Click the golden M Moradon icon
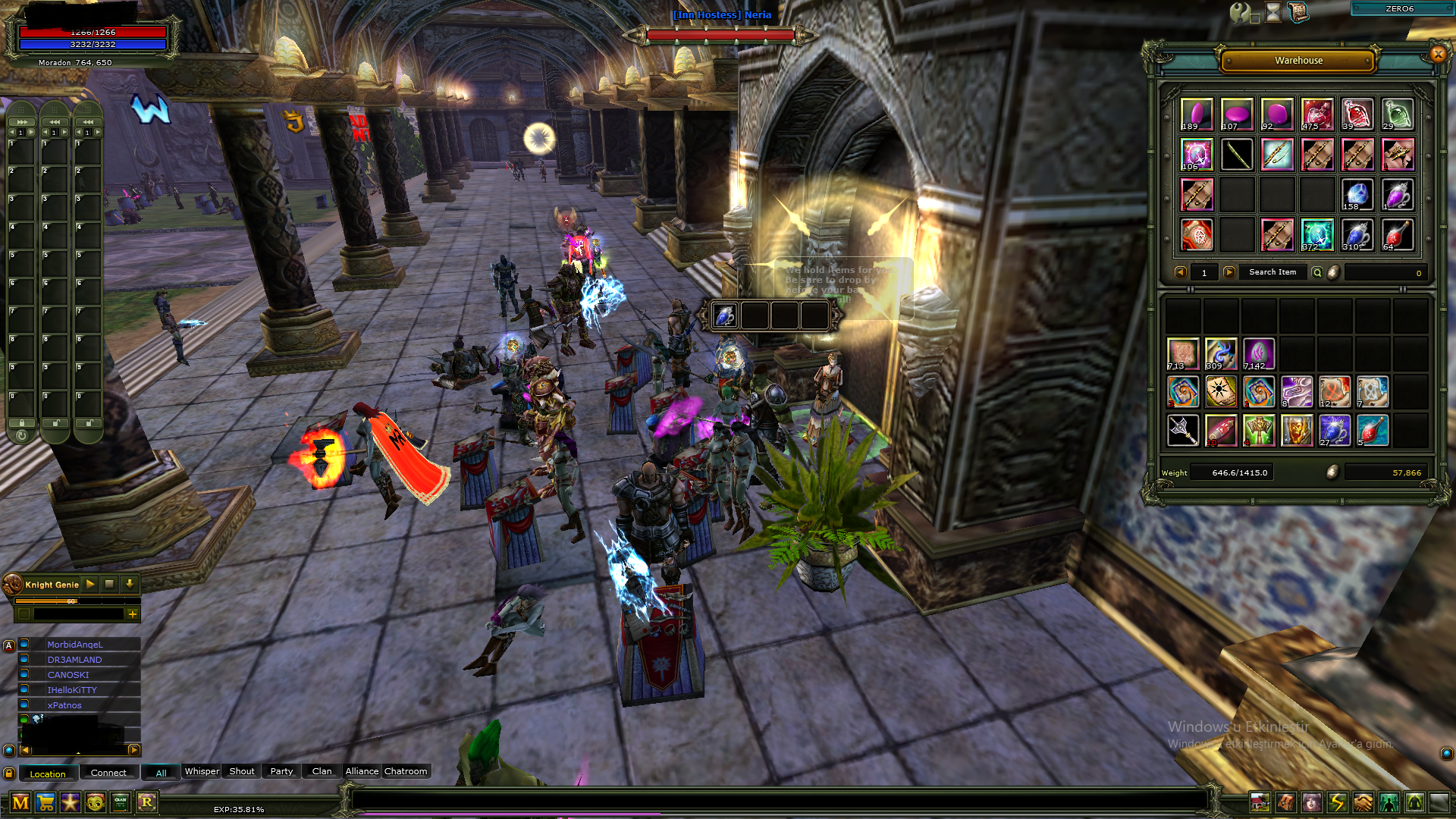 click(x=21, y=801)
